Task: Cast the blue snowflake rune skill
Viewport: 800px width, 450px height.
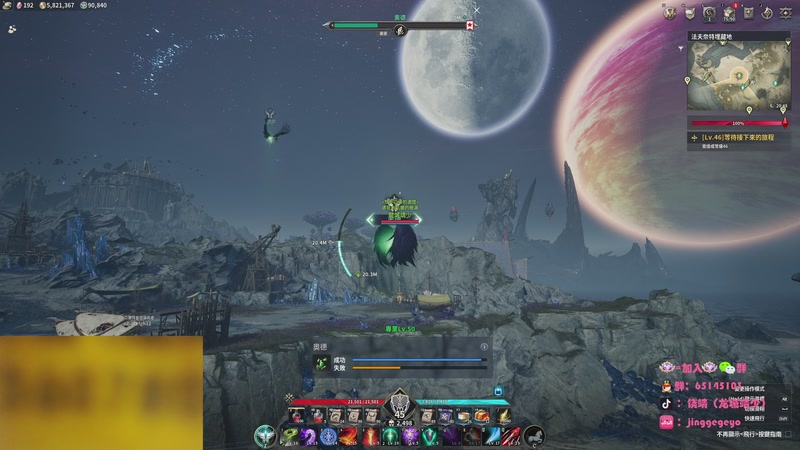Action: pyautogui.click(x=329, y=436)
